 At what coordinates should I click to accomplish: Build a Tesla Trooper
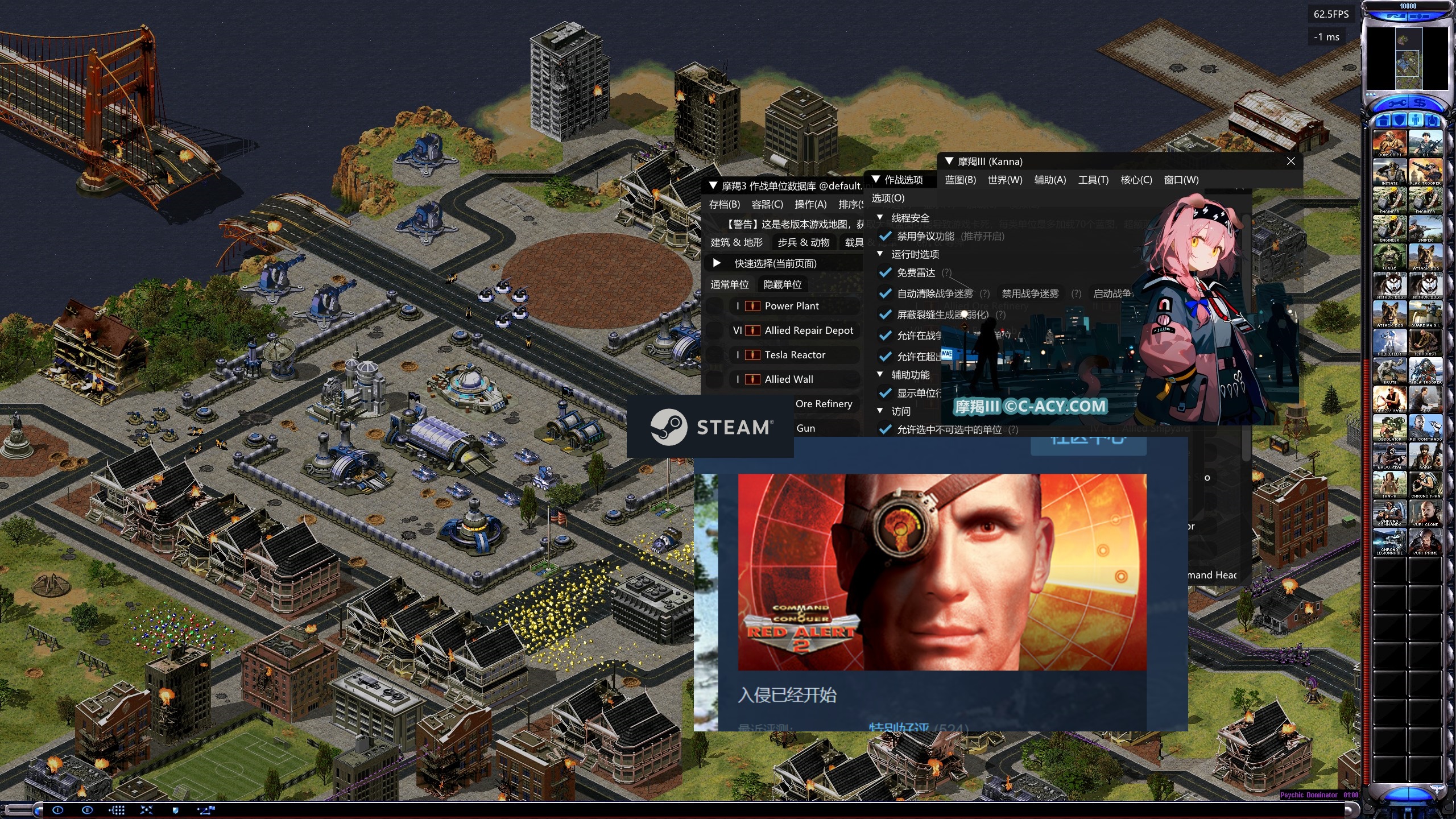(1425, 370)
